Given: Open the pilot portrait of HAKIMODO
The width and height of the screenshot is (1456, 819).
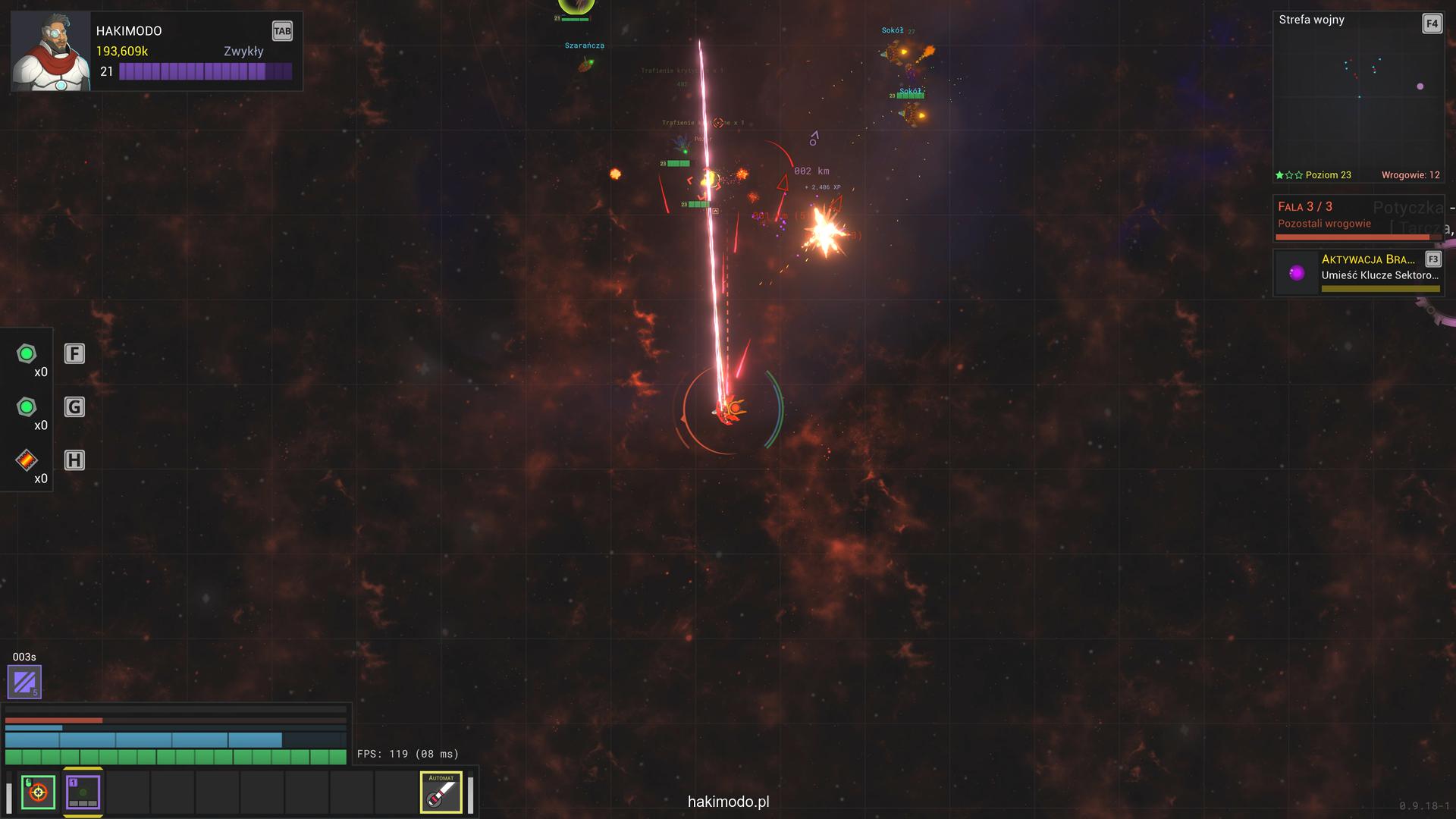Looking at the screenshot, I should [51, 52].
